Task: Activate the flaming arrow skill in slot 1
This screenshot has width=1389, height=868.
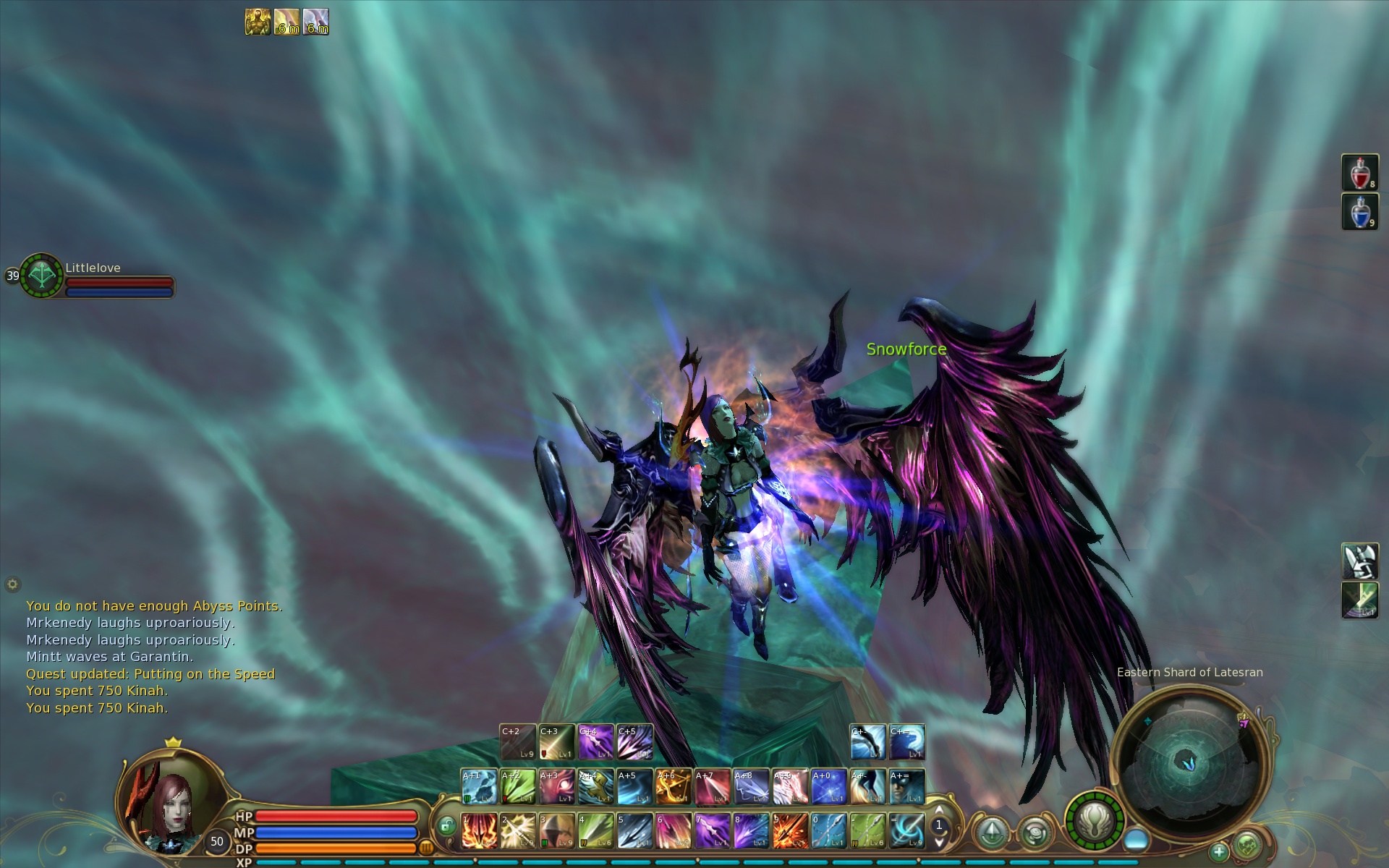Action: (x=479, y=830)
